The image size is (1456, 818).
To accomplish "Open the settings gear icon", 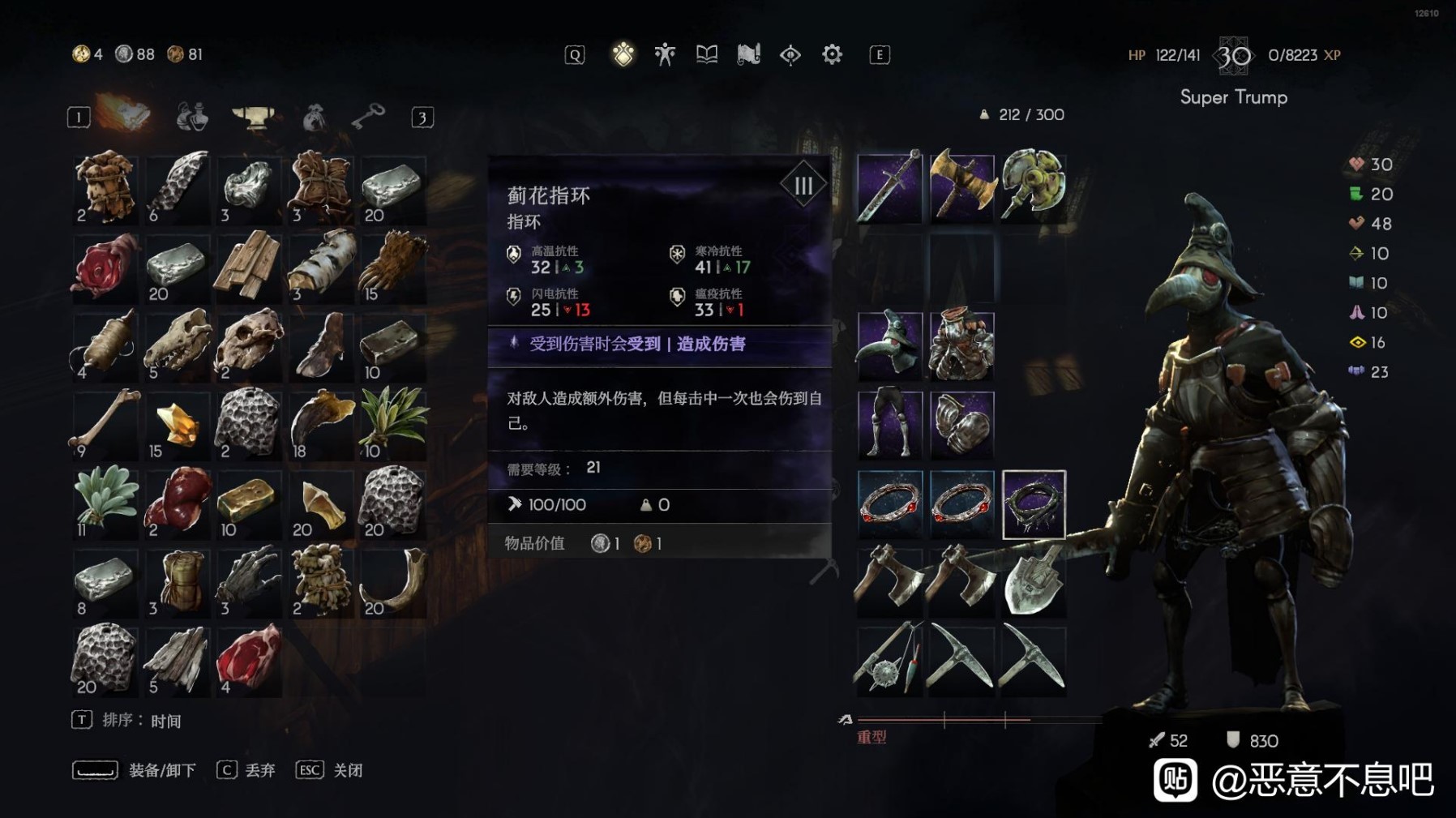I will coord(831,54).
